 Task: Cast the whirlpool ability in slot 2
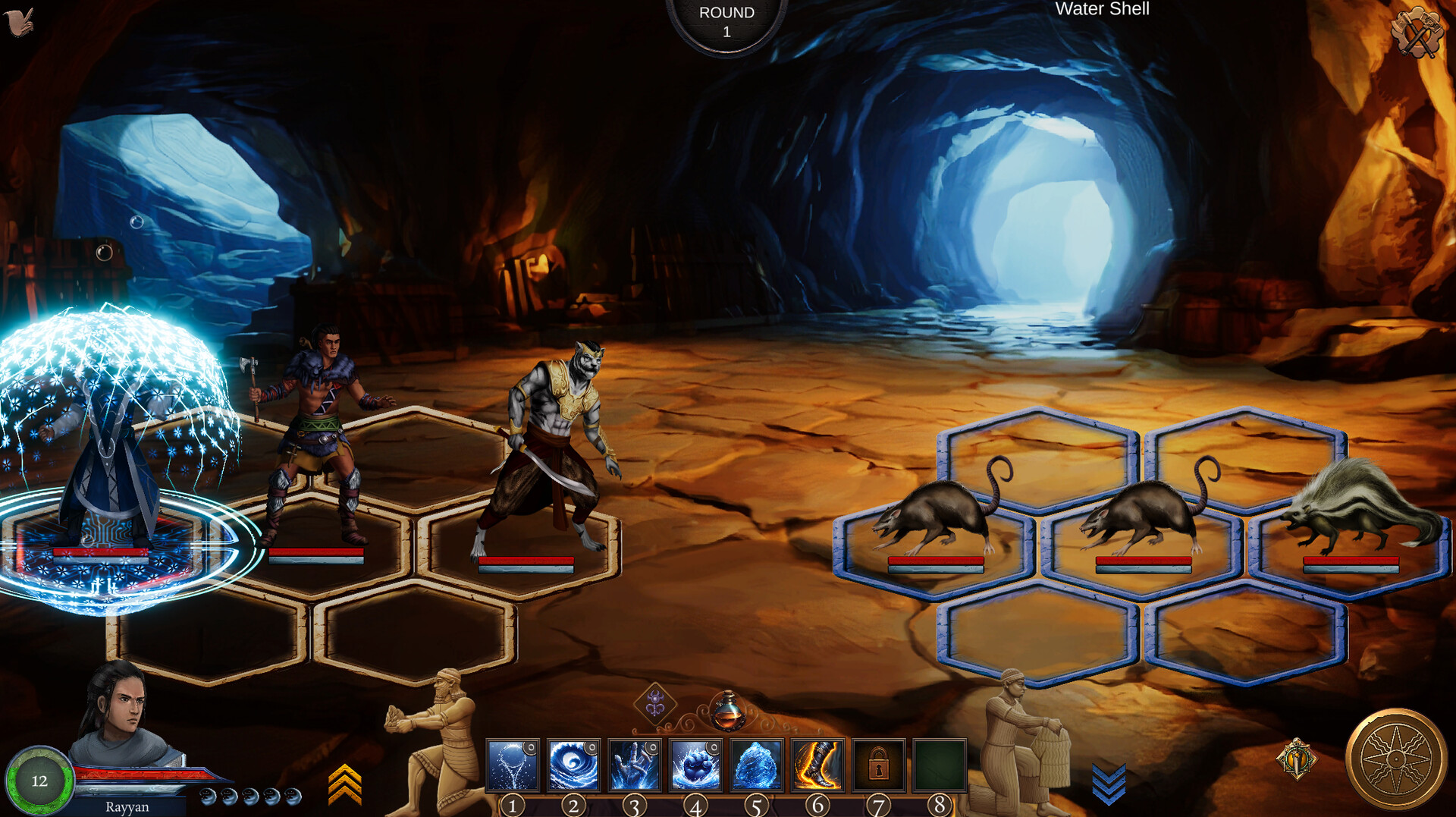point(573,766)
